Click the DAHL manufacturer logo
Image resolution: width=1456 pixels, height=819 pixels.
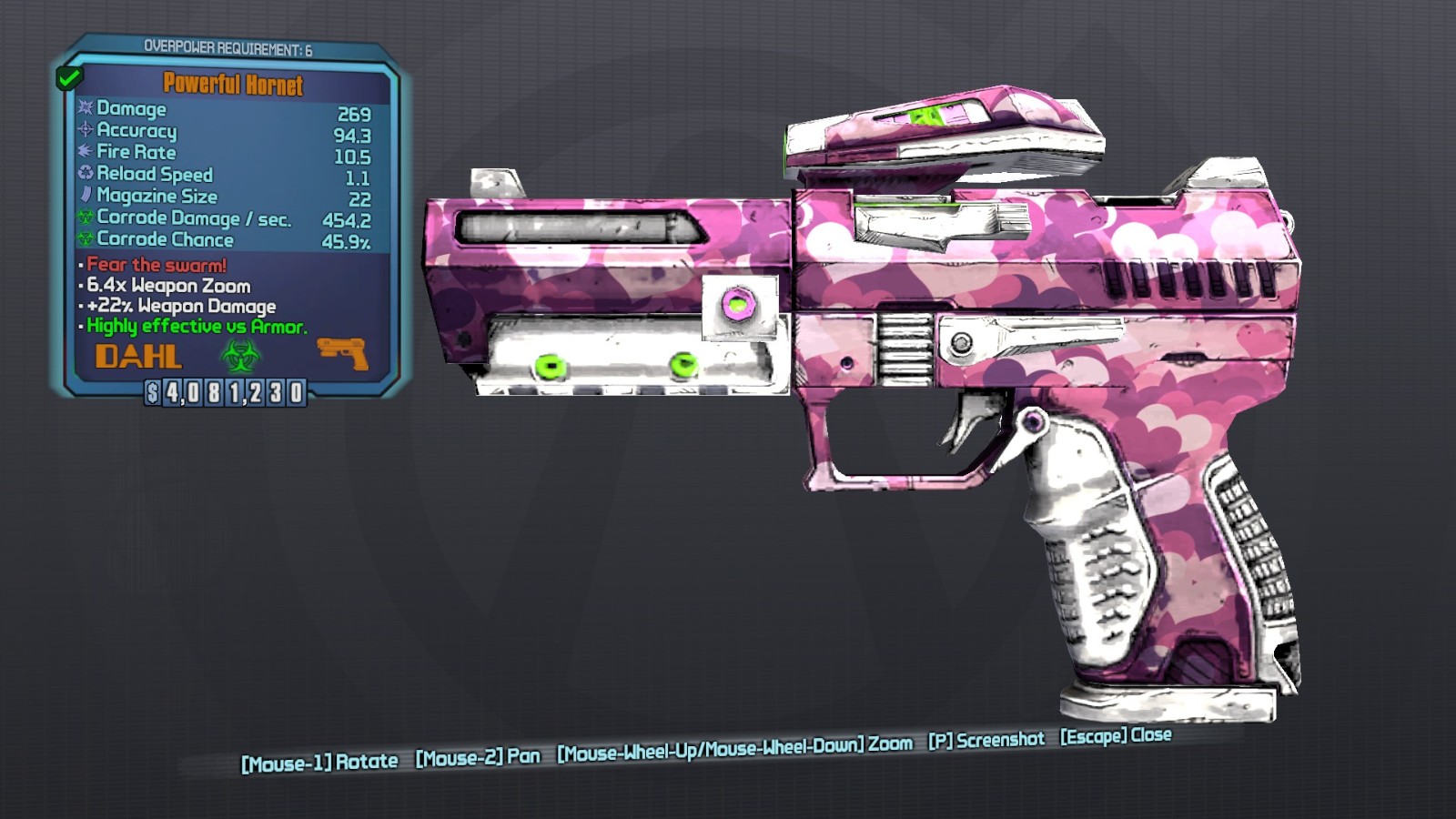tap(138, 357)
